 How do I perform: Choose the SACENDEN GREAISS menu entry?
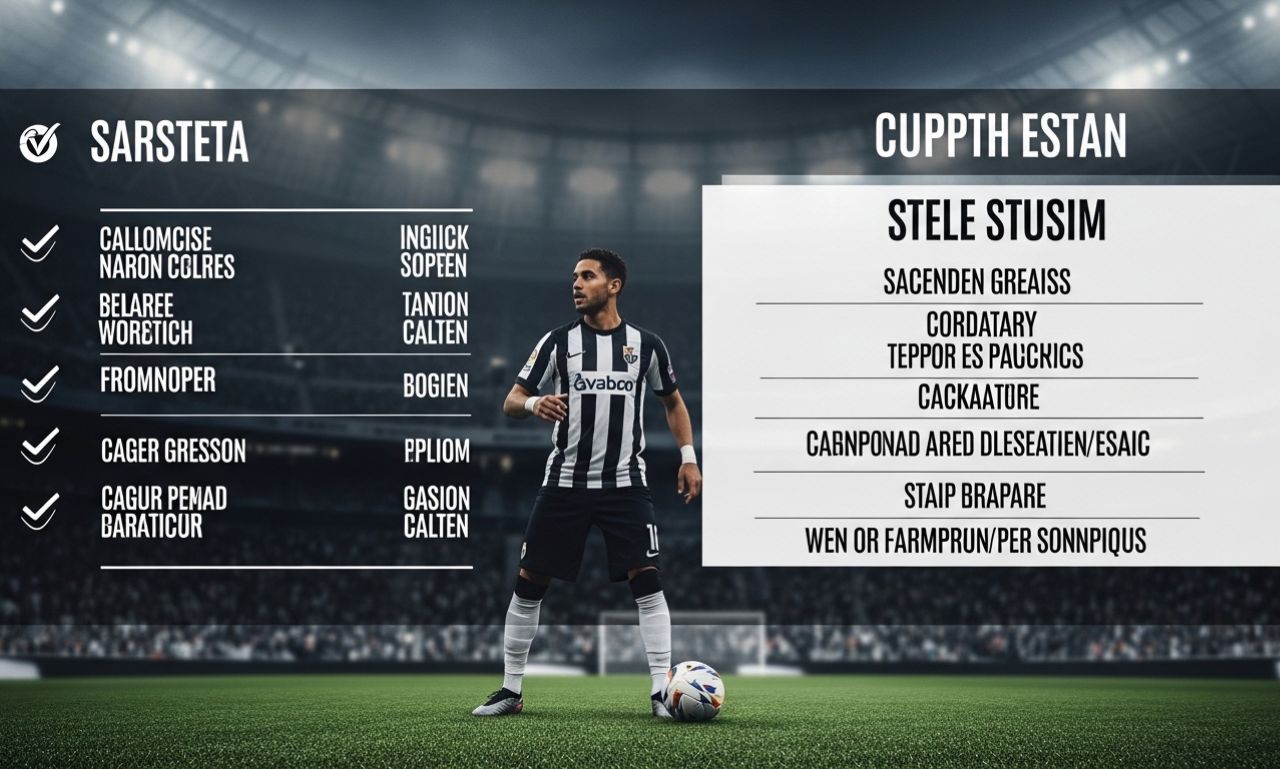977,283
